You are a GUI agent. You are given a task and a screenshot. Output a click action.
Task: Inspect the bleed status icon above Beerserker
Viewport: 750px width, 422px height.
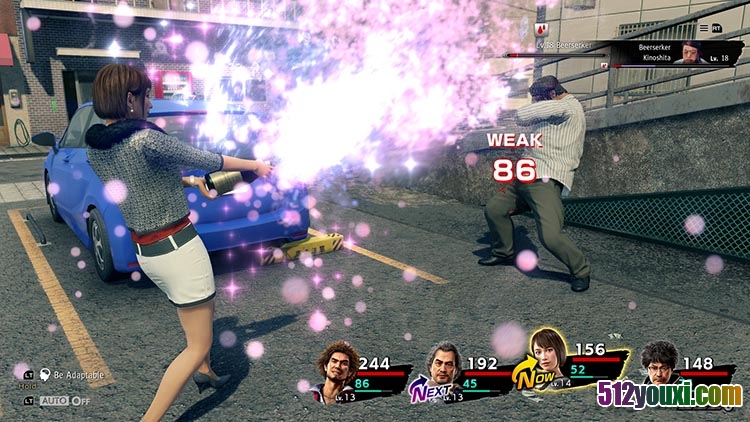point(541,30)
